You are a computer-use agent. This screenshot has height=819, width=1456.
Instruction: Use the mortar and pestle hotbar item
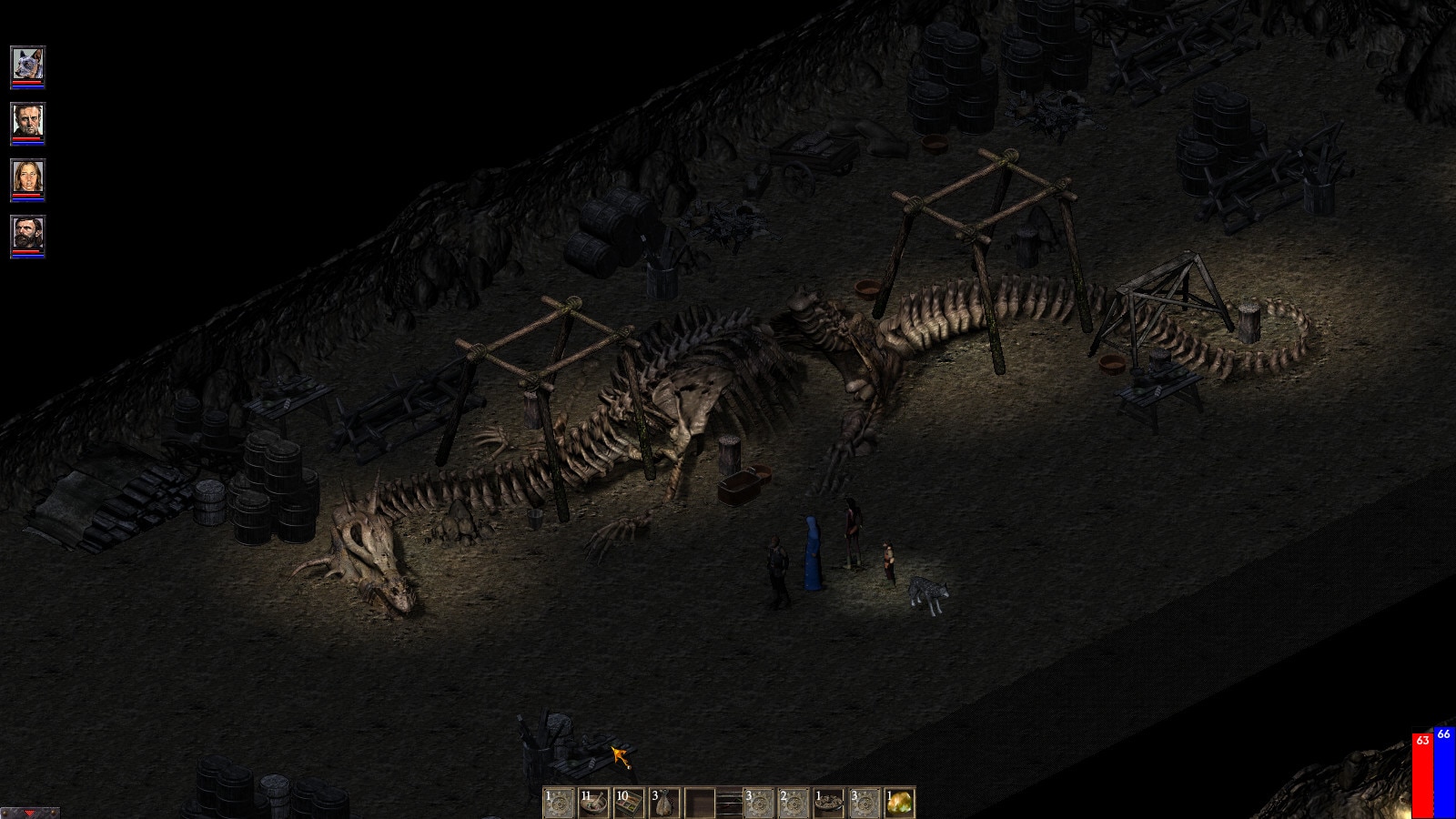tap(593, 803)
